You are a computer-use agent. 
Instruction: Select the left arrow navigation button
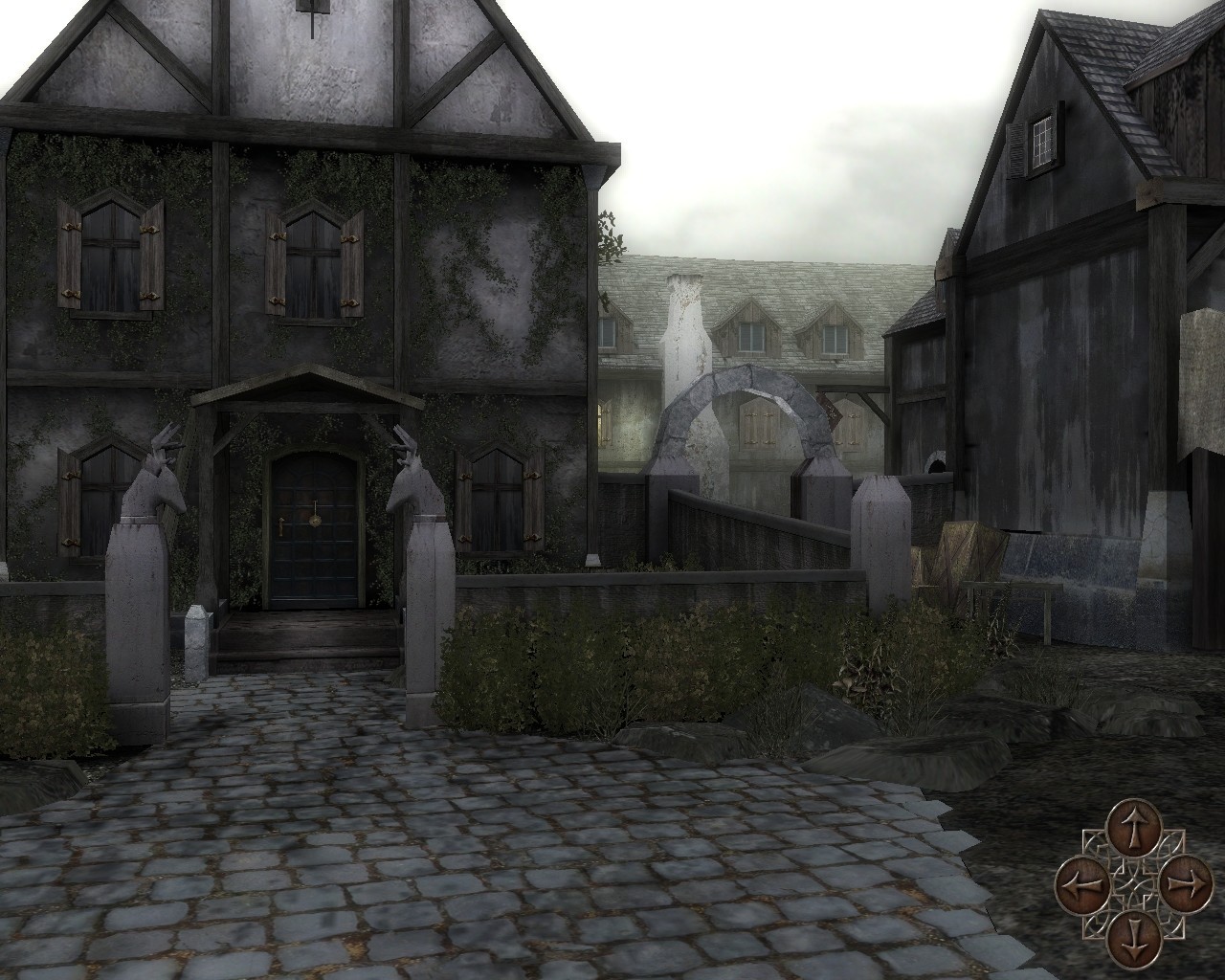click(x=1081, y=880)
